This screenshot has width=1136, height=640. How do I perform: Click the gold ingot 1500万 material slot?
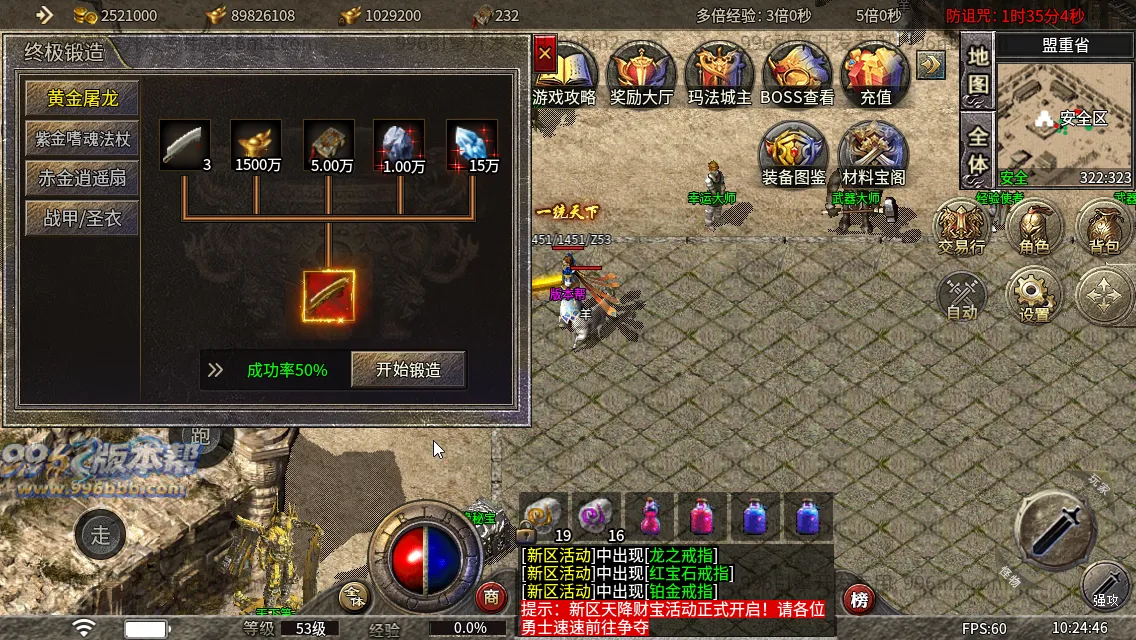coord(256,144)
